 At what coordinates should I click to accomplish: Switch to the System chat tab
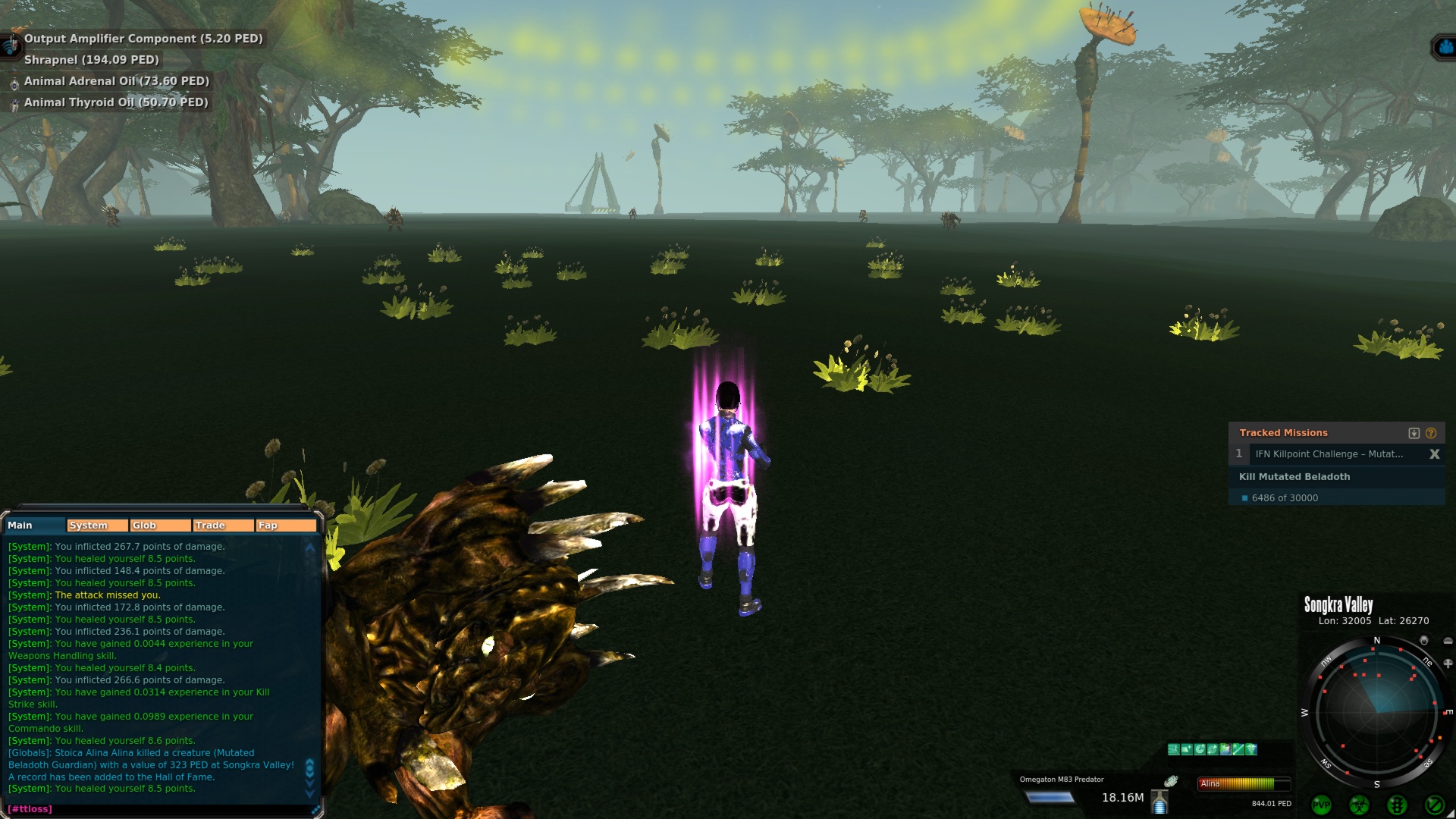(x=97, y=525)
